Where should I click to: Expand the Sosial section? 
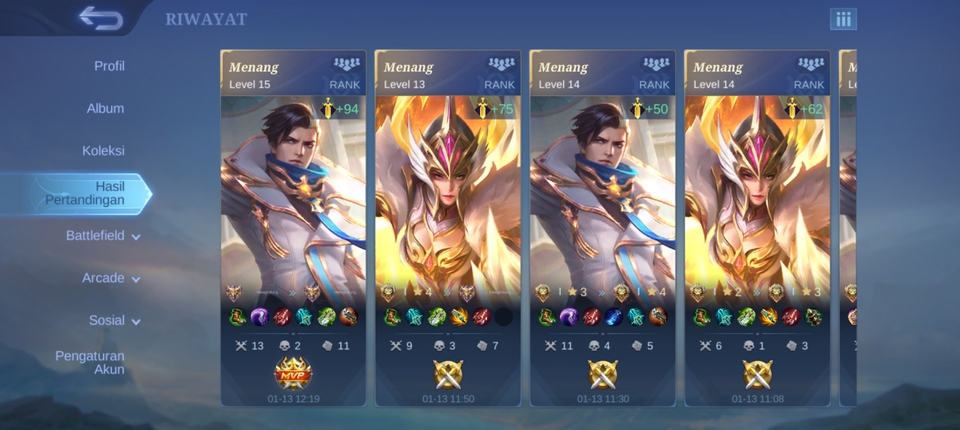tap(114, 321)
